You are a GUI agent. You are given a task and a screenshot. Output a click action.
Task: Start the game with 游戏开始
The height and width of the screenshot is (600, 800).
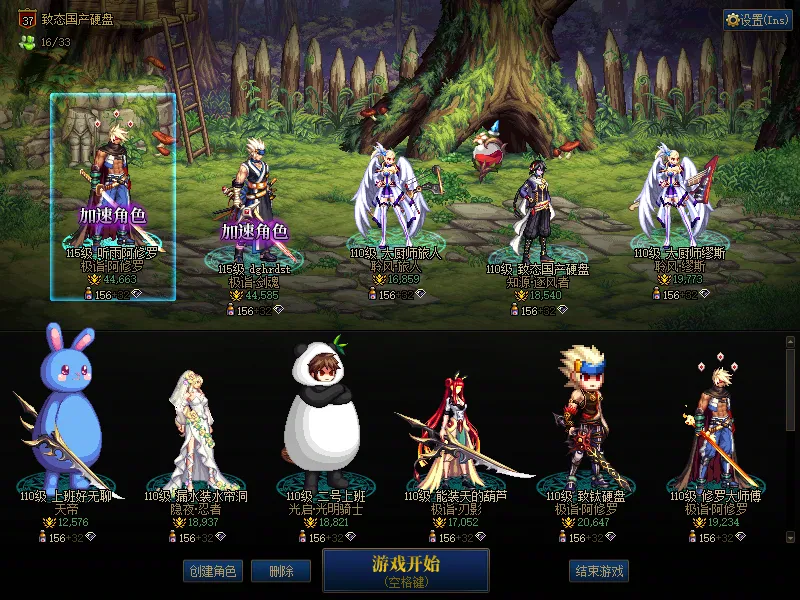[x=406, y=569]
